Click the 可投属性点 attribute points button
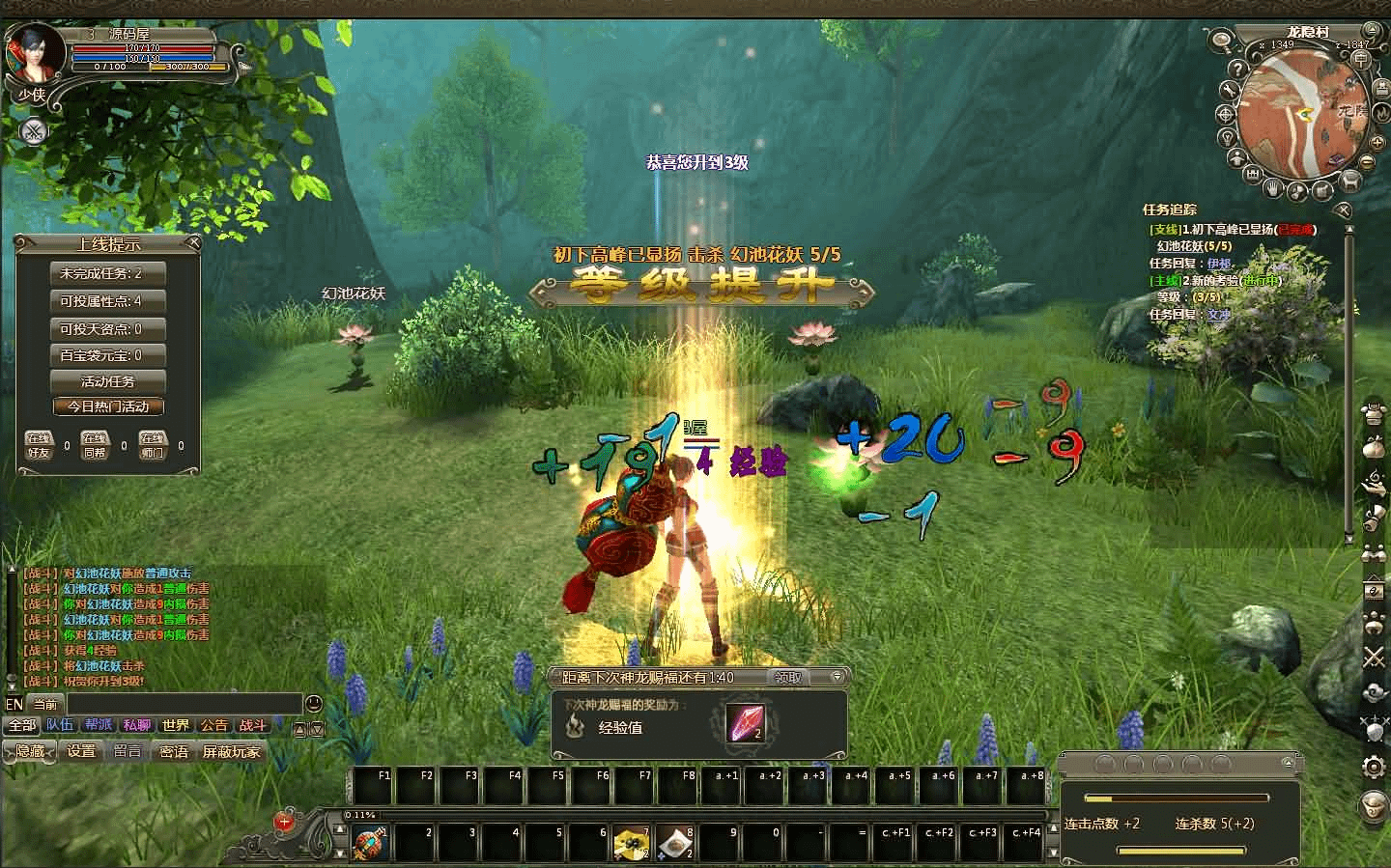Viewport: 1391px width, 868px height. 107,301
